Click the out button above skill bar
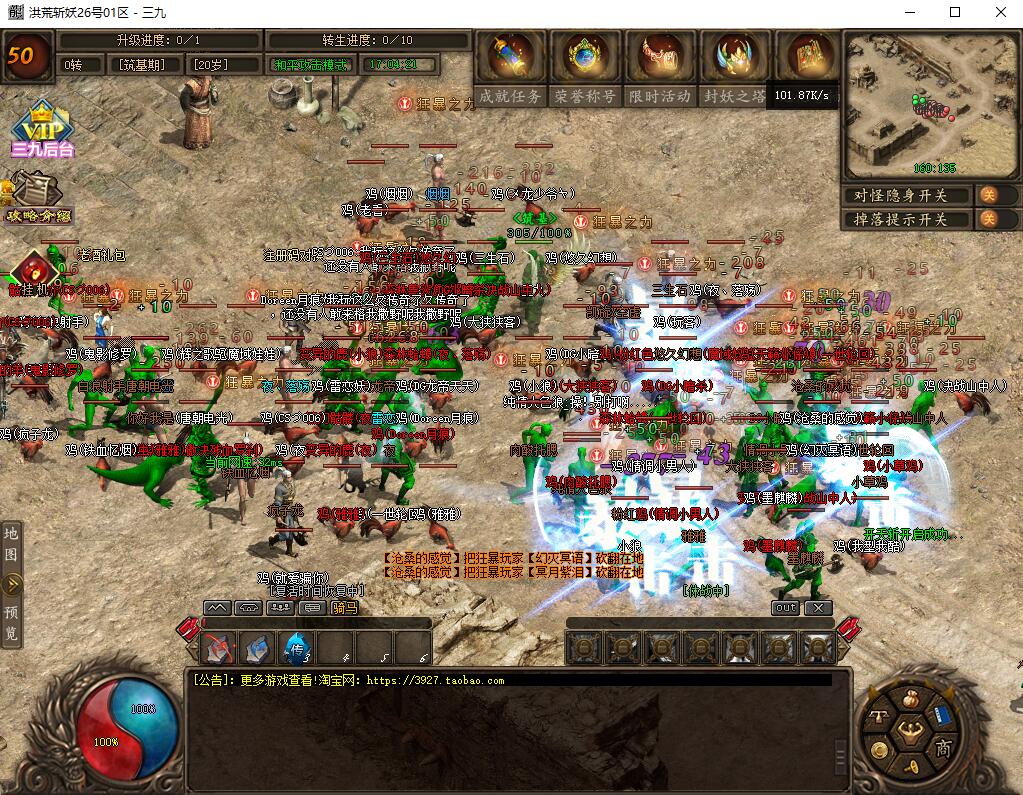The width and height of the screenshot is (1023, 795). pyautogui.click(x=785, y=607)
